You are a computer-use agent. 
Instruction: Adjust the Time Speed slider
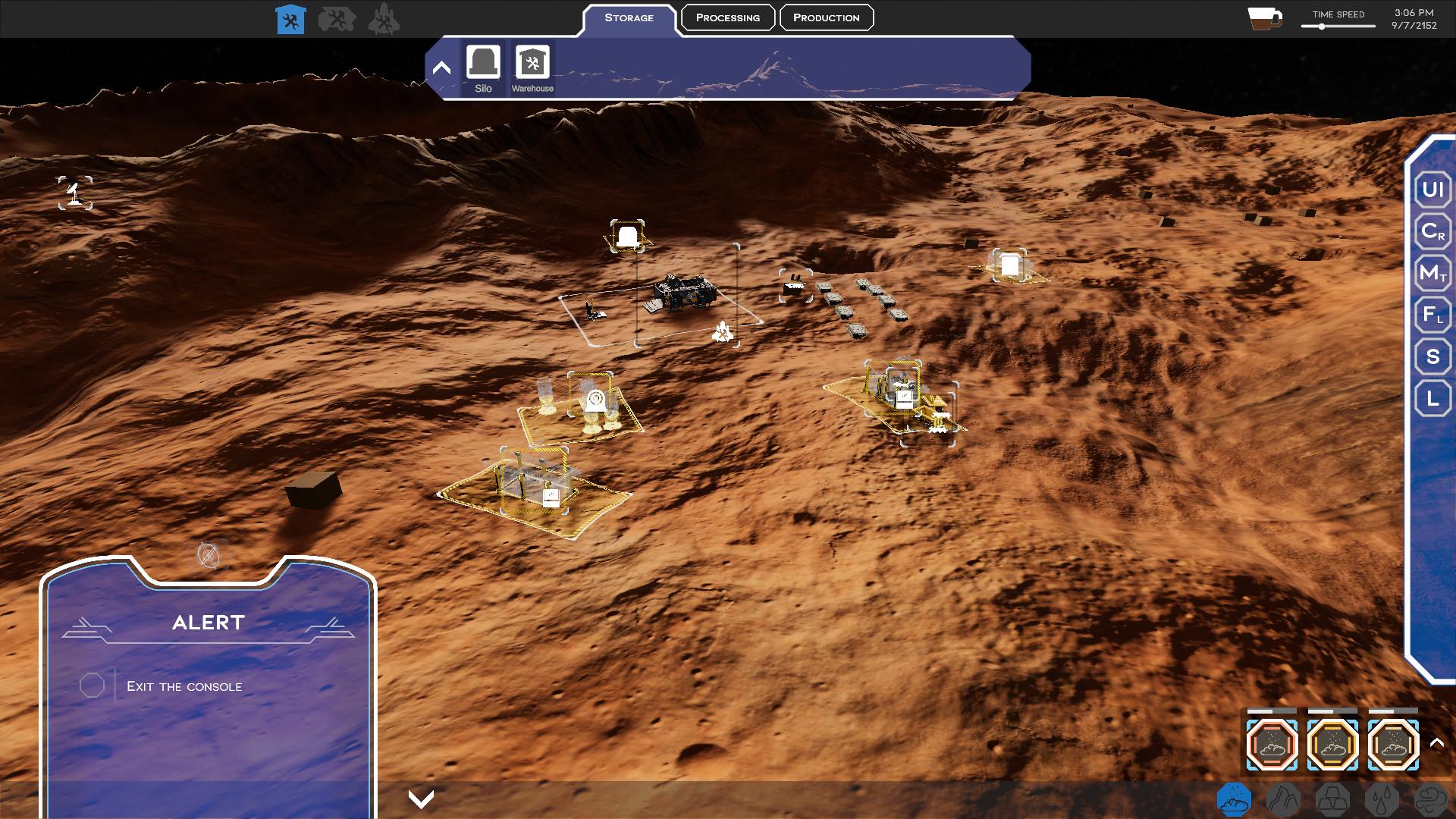tap(1322, 27)
